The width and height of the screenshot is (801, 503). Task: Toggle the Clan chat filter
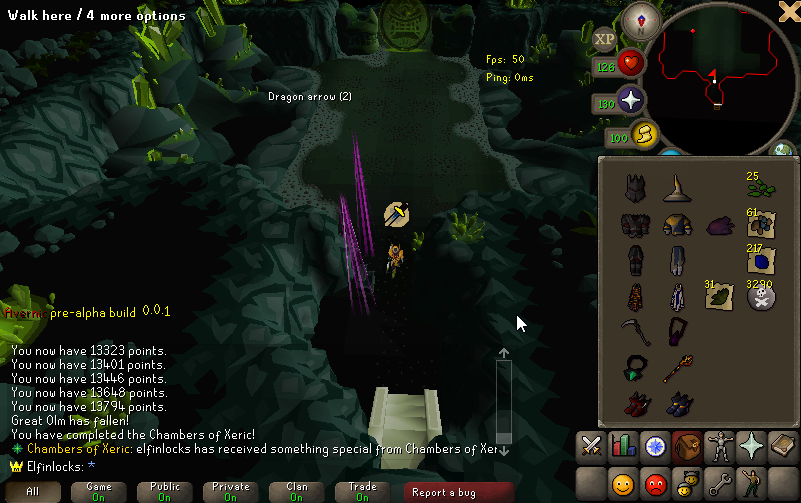[x=297, y=491]
